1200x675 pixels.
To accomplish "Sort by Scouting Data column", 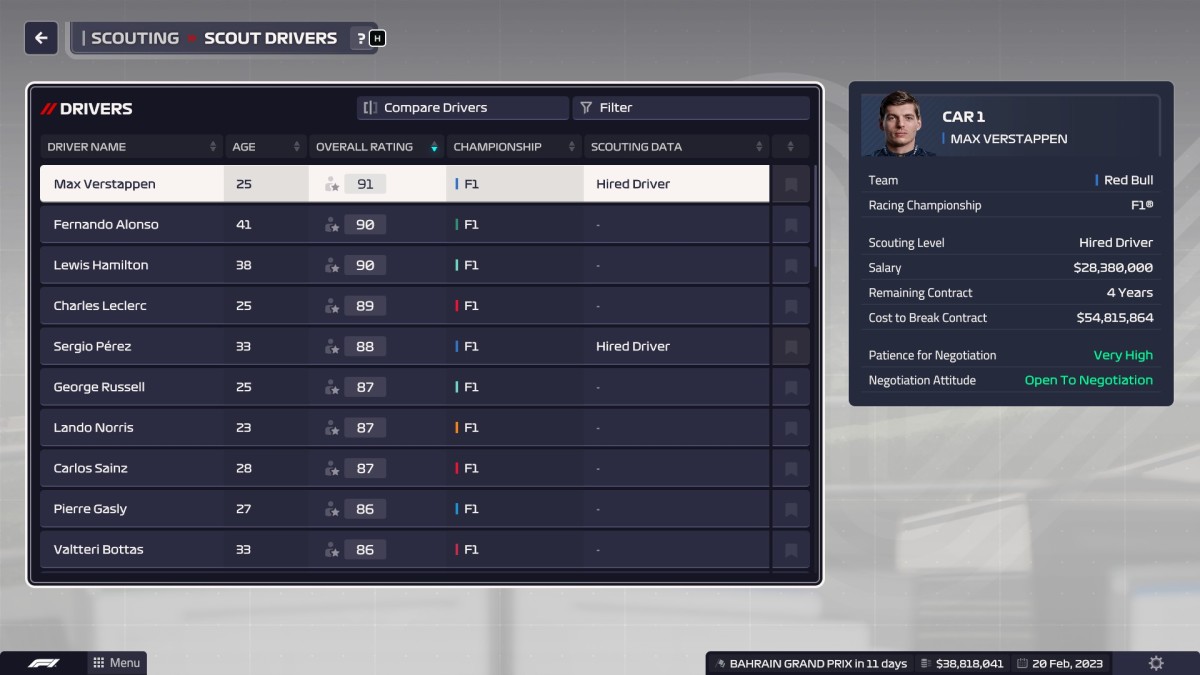I will [x=676, y=147].
